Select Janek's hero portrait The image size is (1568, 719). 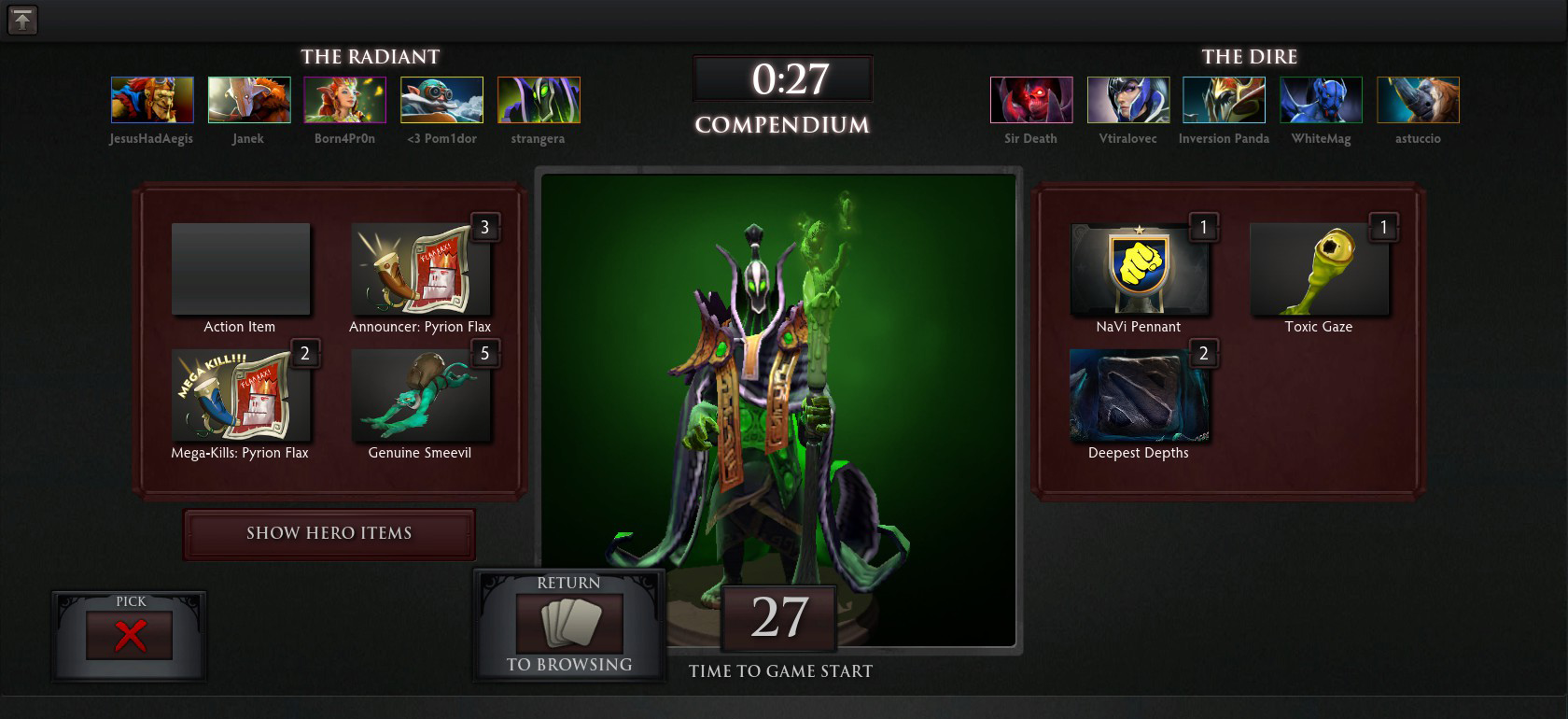tap(249, 100)
